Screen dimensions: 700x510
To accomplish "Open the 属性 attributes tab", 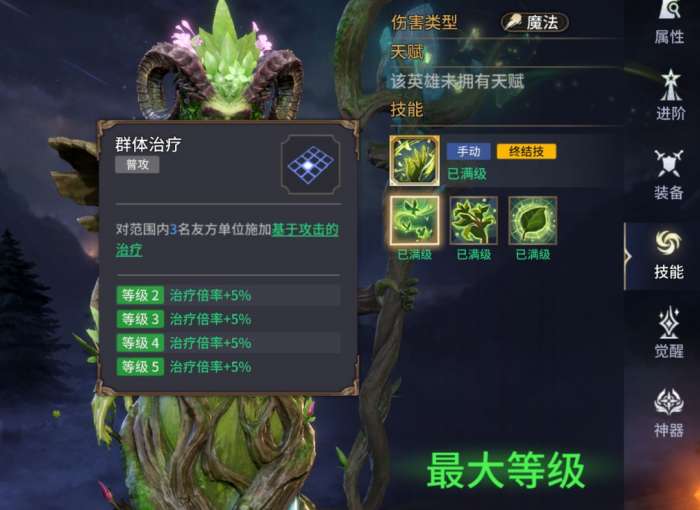I will [669, 22].
